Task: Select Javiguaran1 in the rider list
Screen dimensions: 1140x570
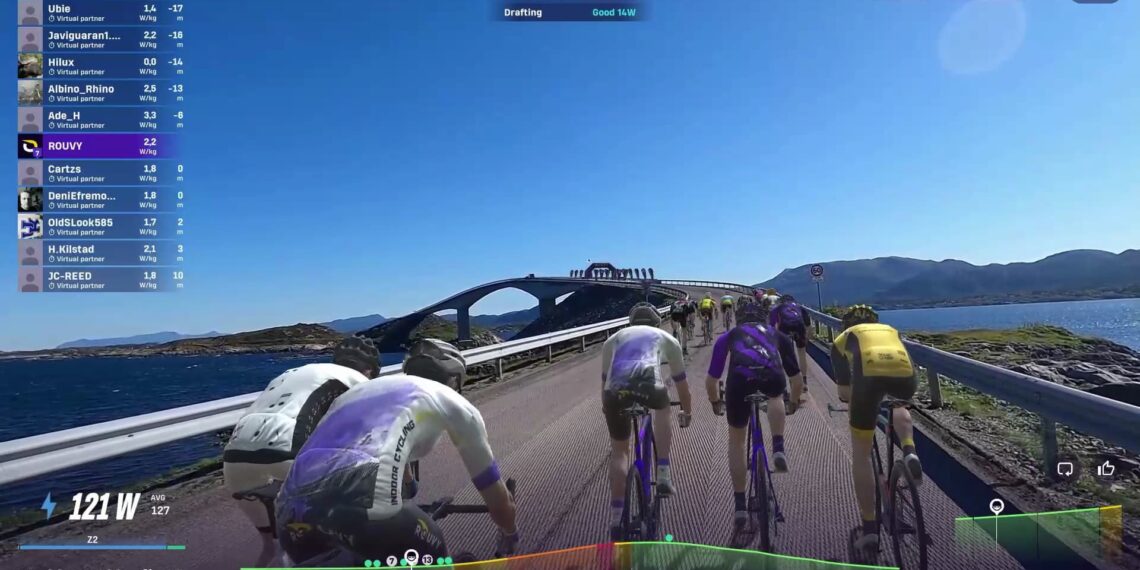Action: pos(100,39)
